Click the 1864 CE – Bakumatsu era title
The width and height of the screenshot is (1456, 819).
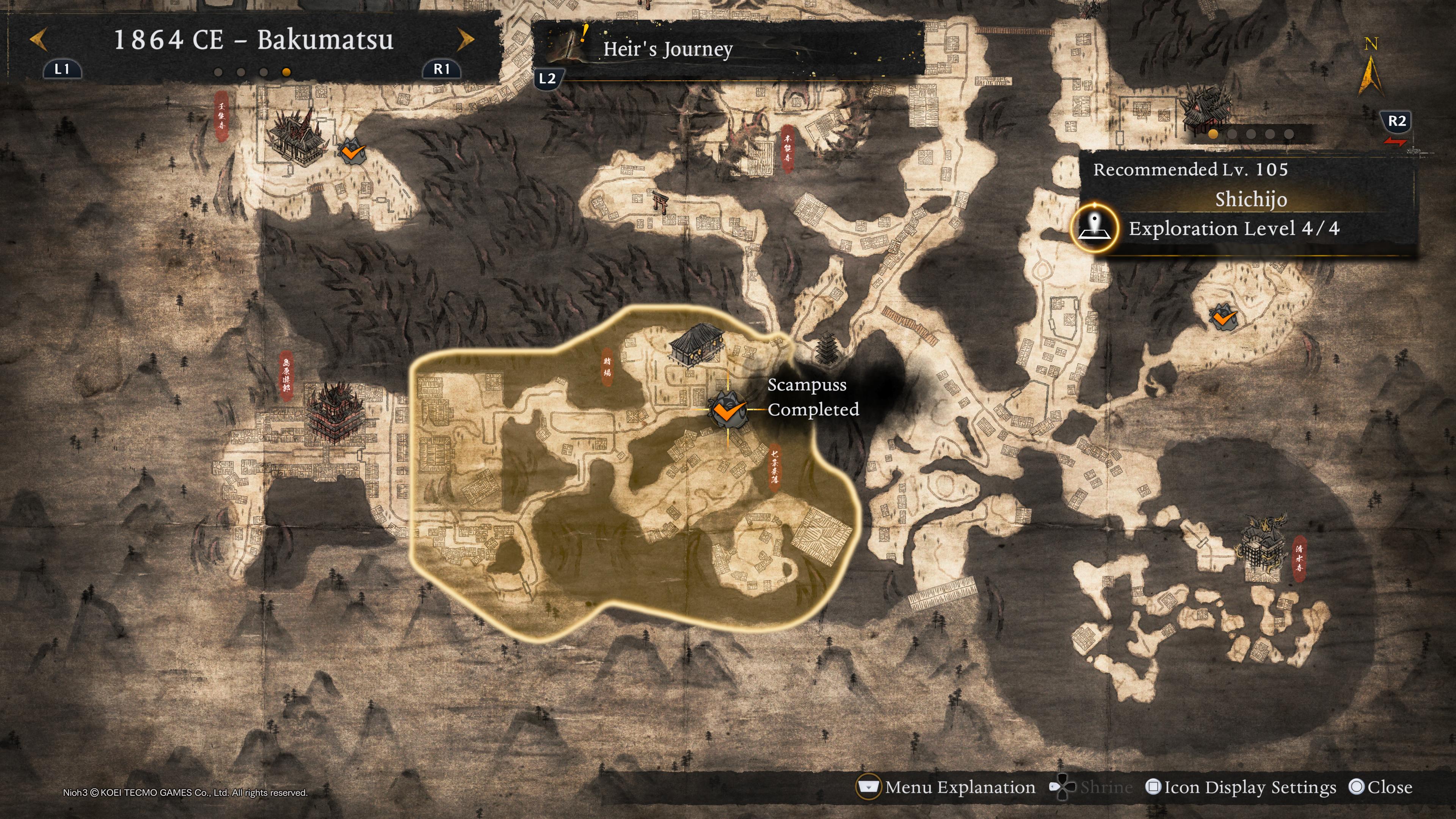coord(253,40)
